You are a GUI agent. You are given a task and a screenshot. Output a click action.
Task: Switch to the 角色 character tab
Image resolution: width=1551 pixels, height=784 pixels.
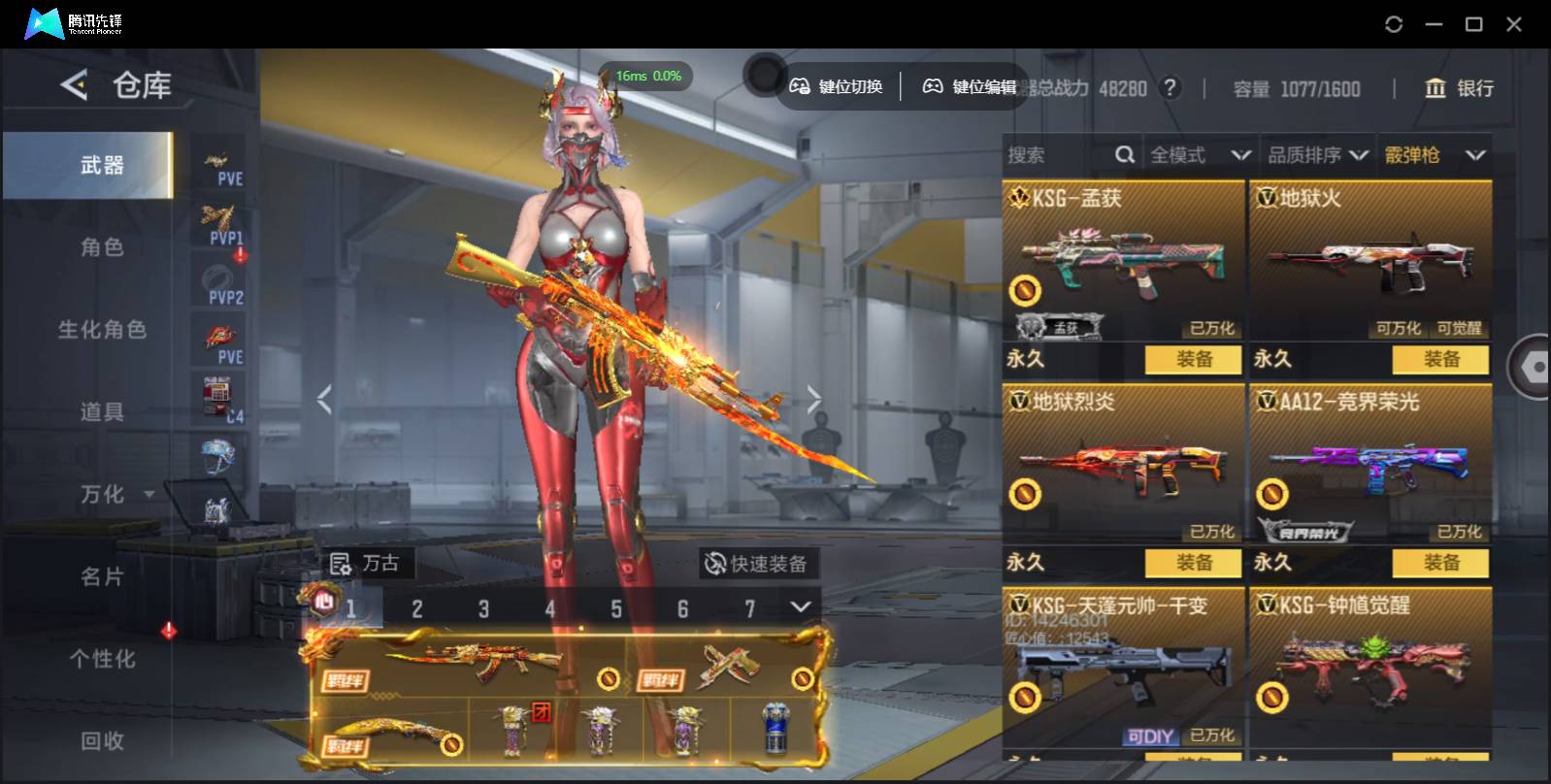coord(102,247)
